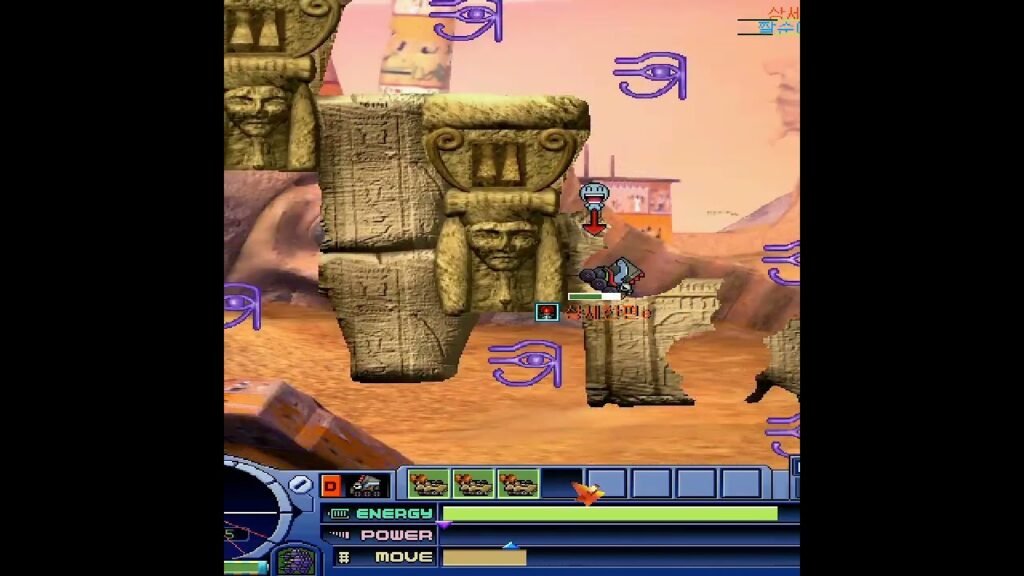Click the round slash button beside the angle dial
Screen dimensions: 1024x576
point(301,485)
